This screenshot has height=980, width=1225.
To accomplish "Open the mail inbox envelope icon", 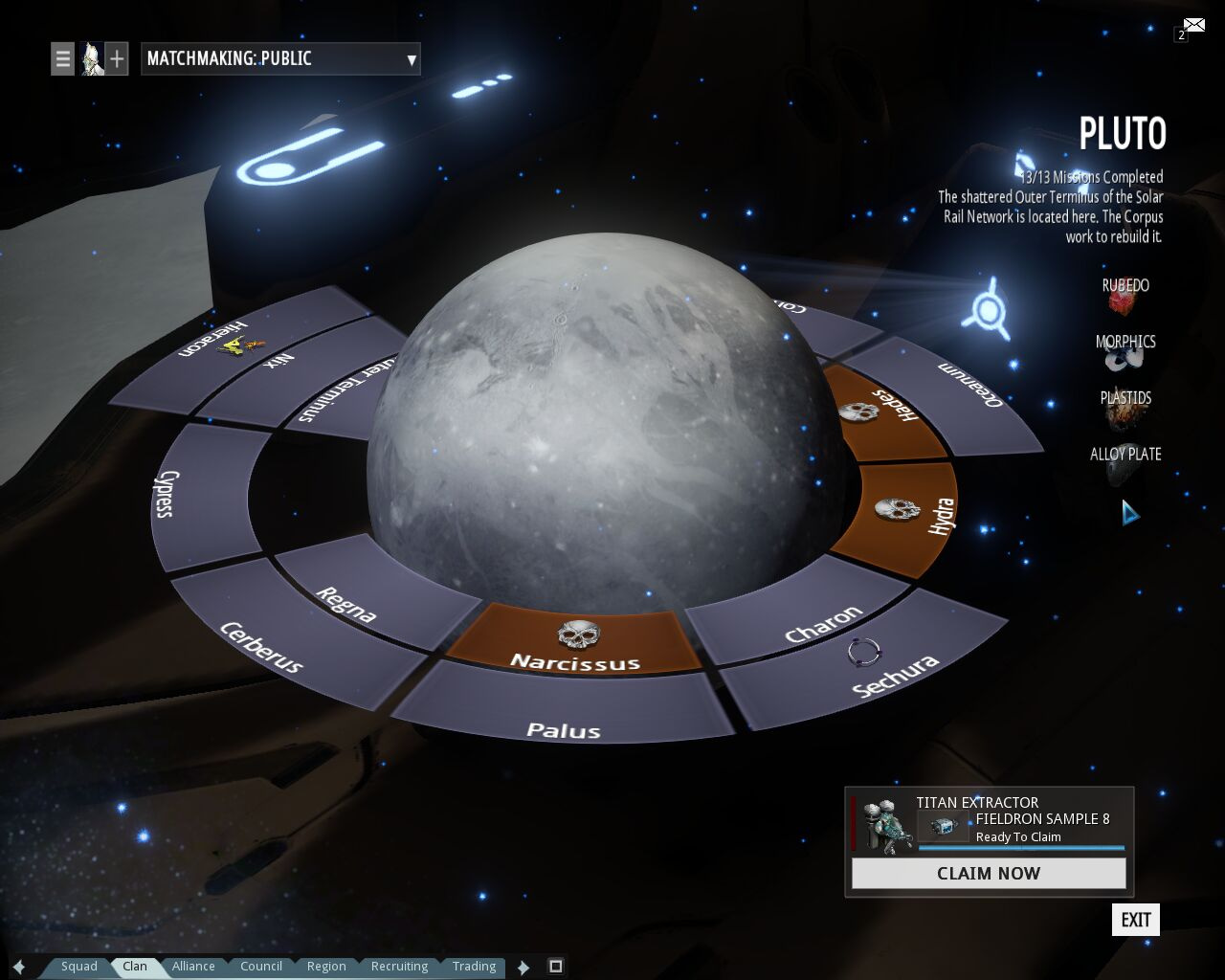I will pos(1193,25).
